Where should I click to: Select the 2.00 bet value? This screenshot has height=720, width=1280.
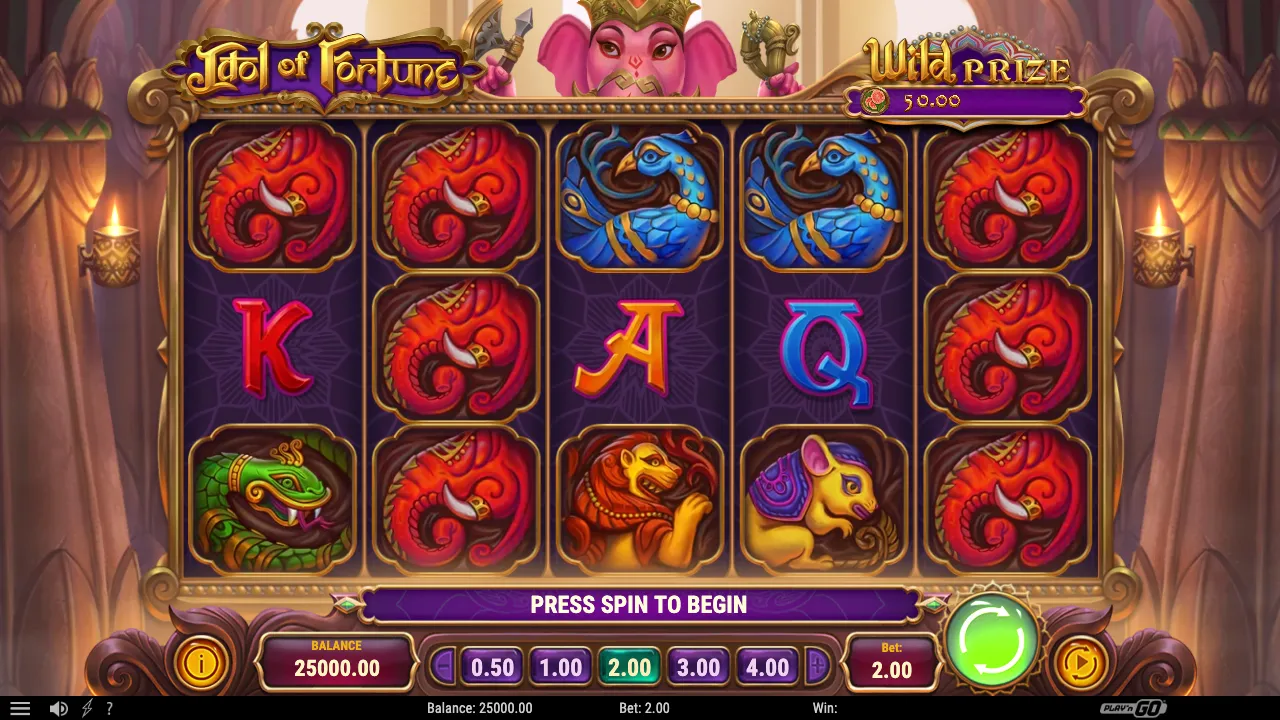point(629,667)
